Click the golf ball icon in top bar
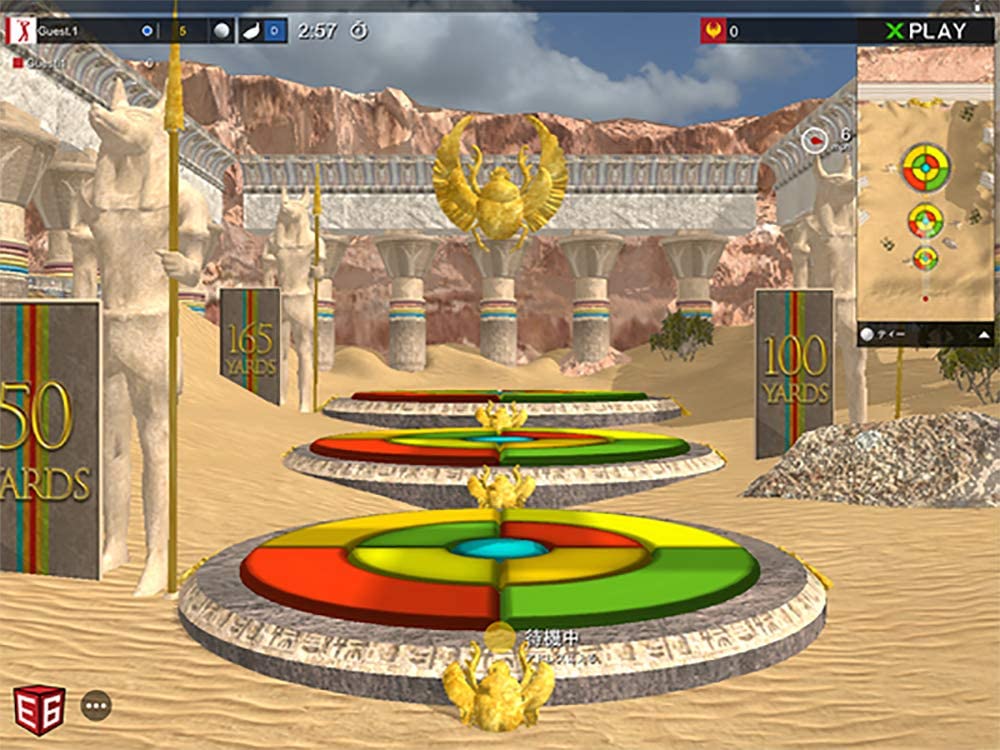This screenshot has width=1000, height=750. pyautogui.click(x=222, y=31)
